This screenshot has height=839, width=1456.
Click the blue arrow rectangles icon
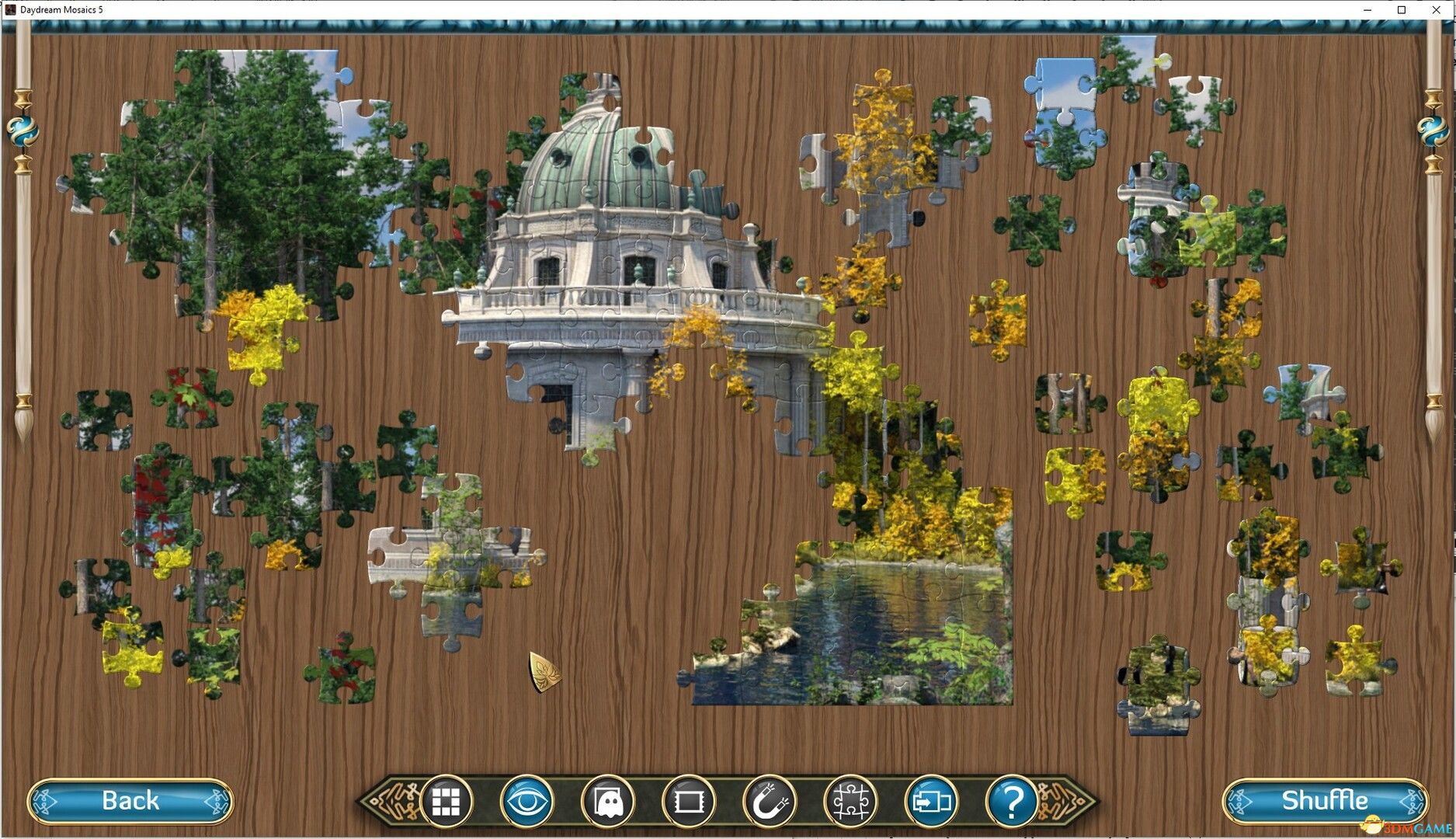click(x=931, y=800)
